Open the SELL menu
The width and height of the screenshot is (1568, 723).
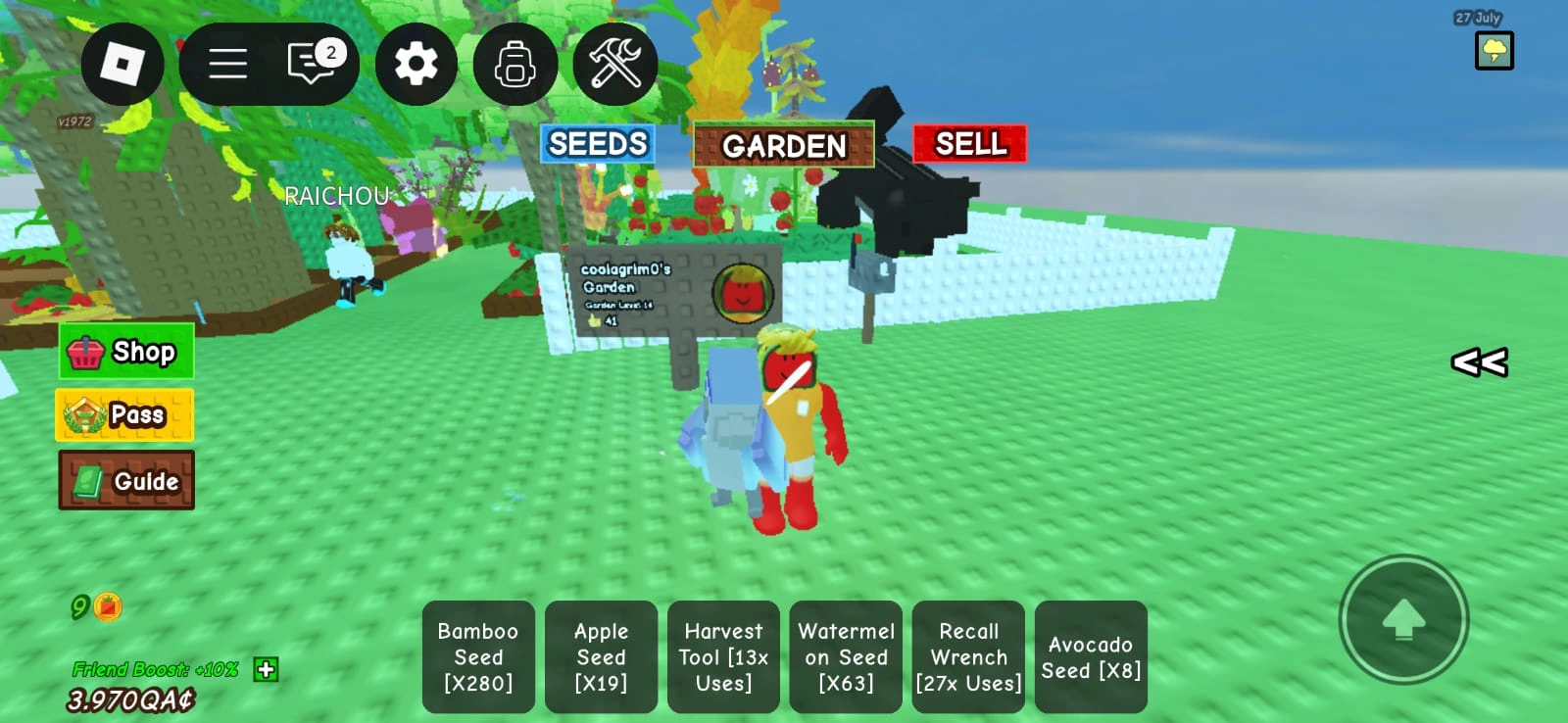(x=969, y=144)
